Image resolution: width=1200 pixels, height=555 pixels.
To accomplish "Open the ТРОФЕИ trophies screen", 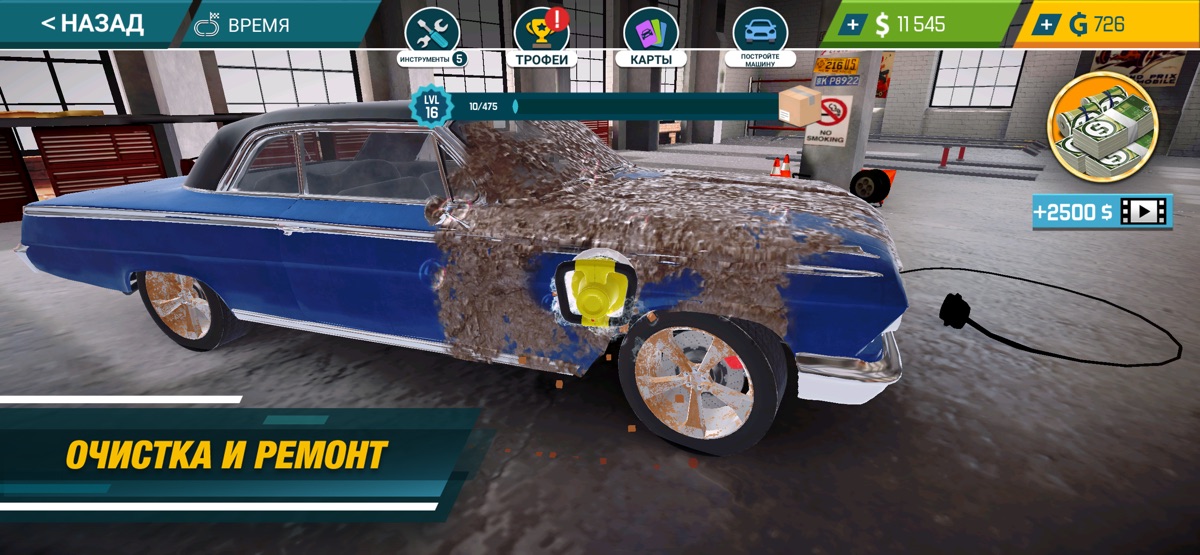I will [541, 35].
